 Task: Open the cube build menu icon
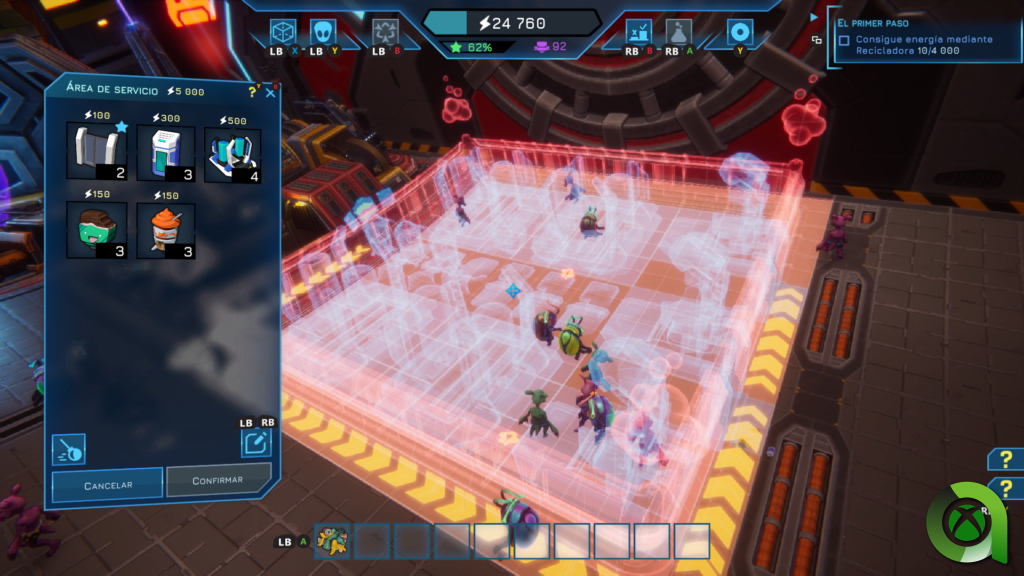(284, 32)
